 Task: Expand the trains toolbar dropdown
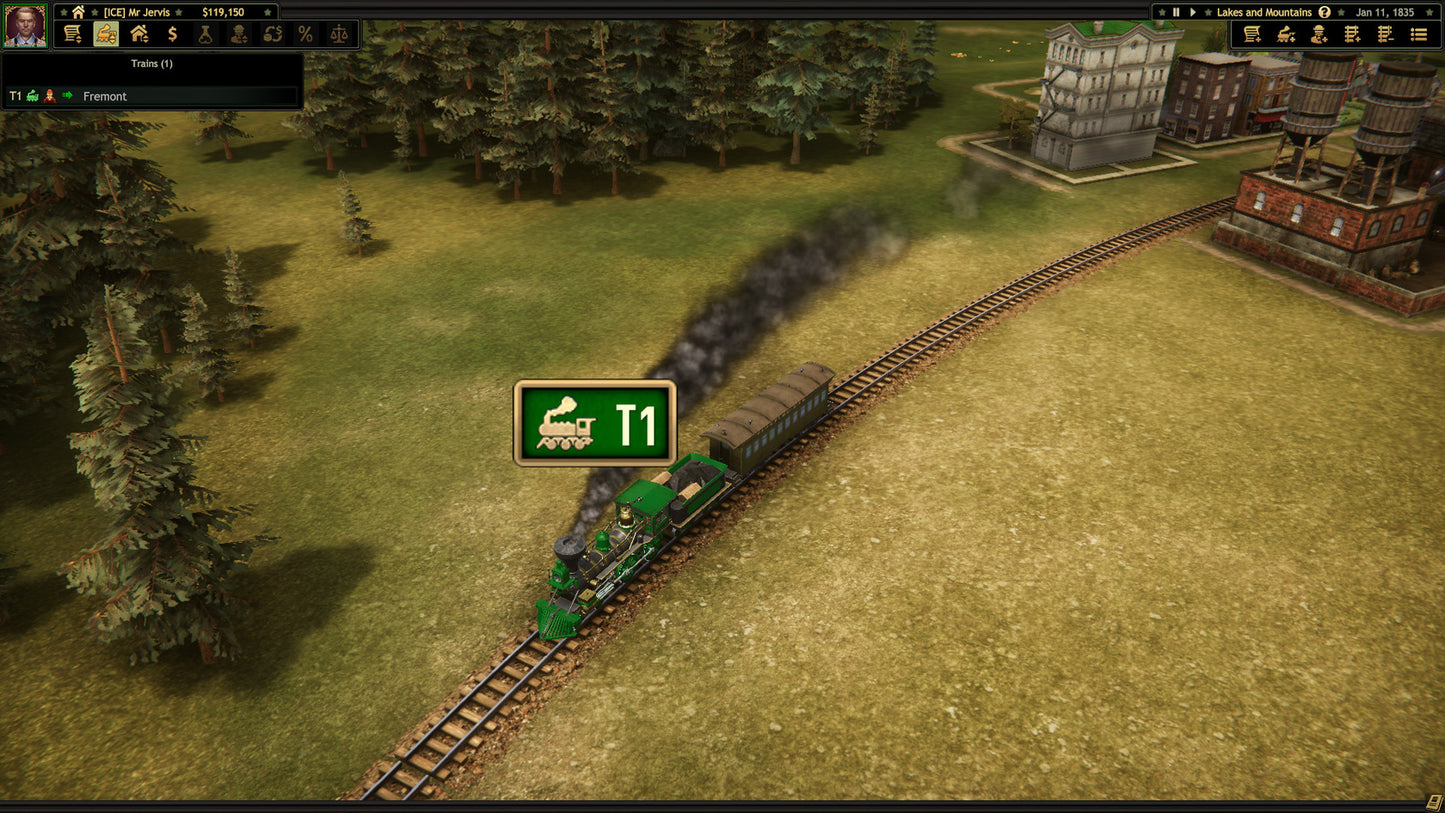(105, 33)
